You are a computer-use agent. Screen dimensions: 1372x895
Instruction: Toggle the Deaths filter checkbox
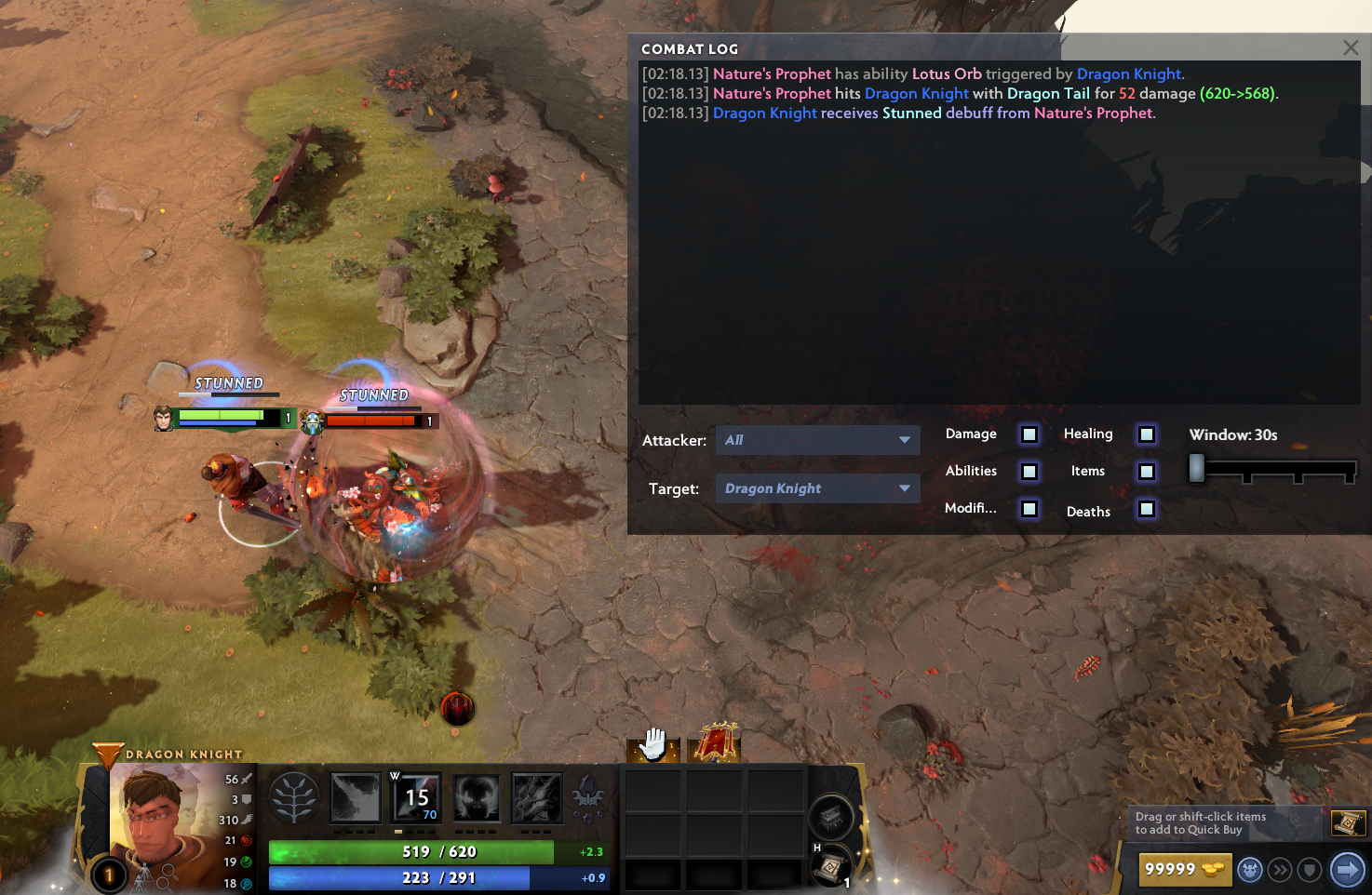[1147, 509]
